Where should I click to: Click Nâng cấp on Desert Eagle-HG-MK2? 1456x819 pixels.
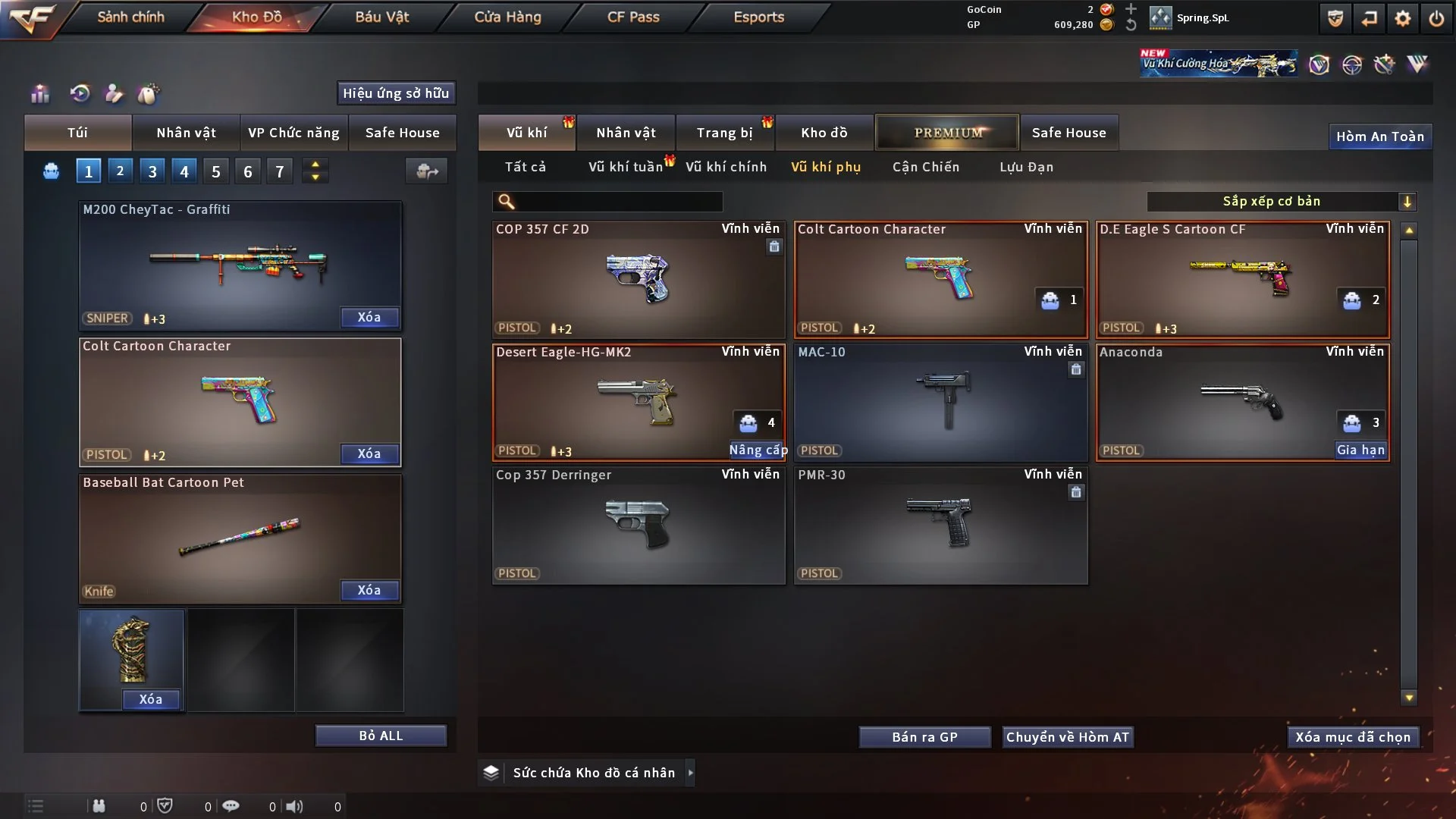(758, 450)
